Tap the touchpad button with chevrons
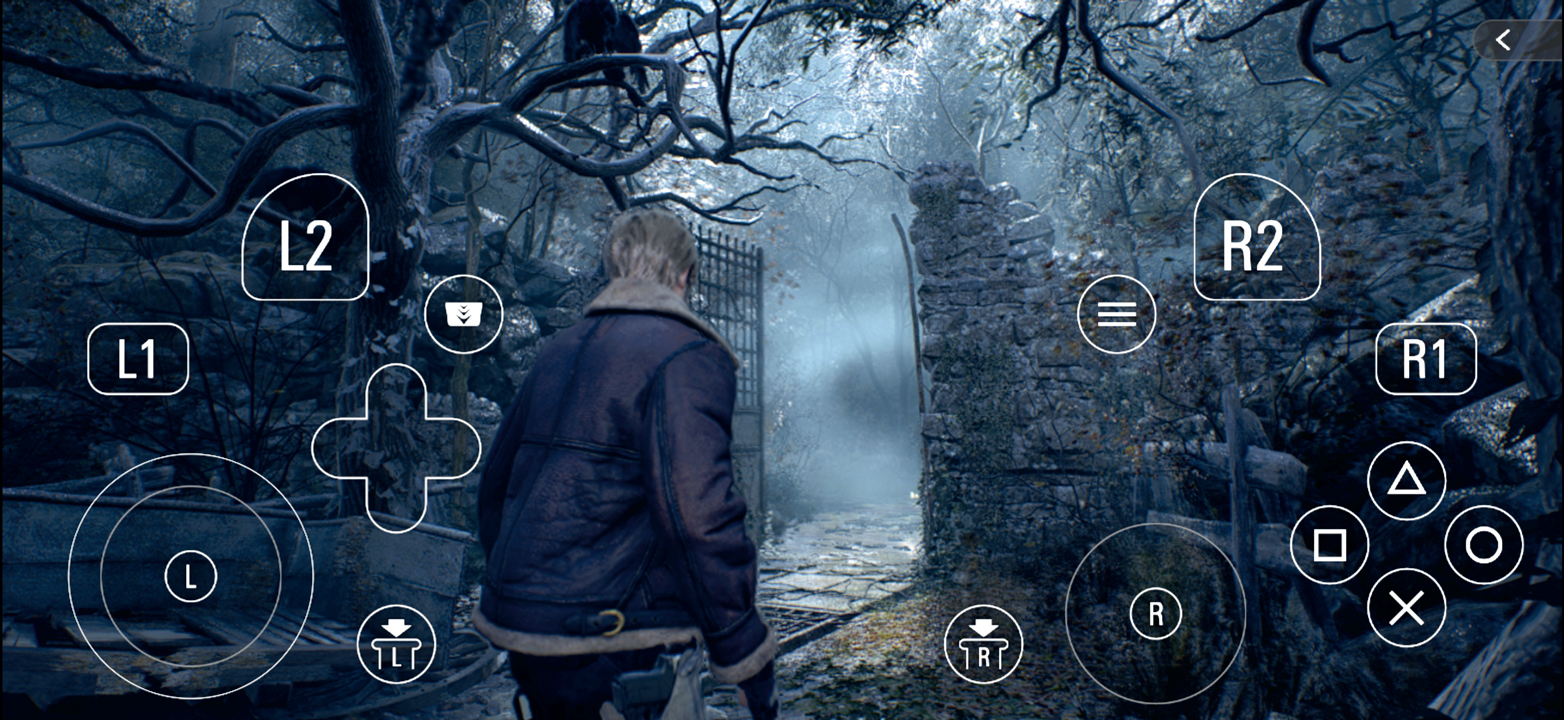 (x=463, y=314)
